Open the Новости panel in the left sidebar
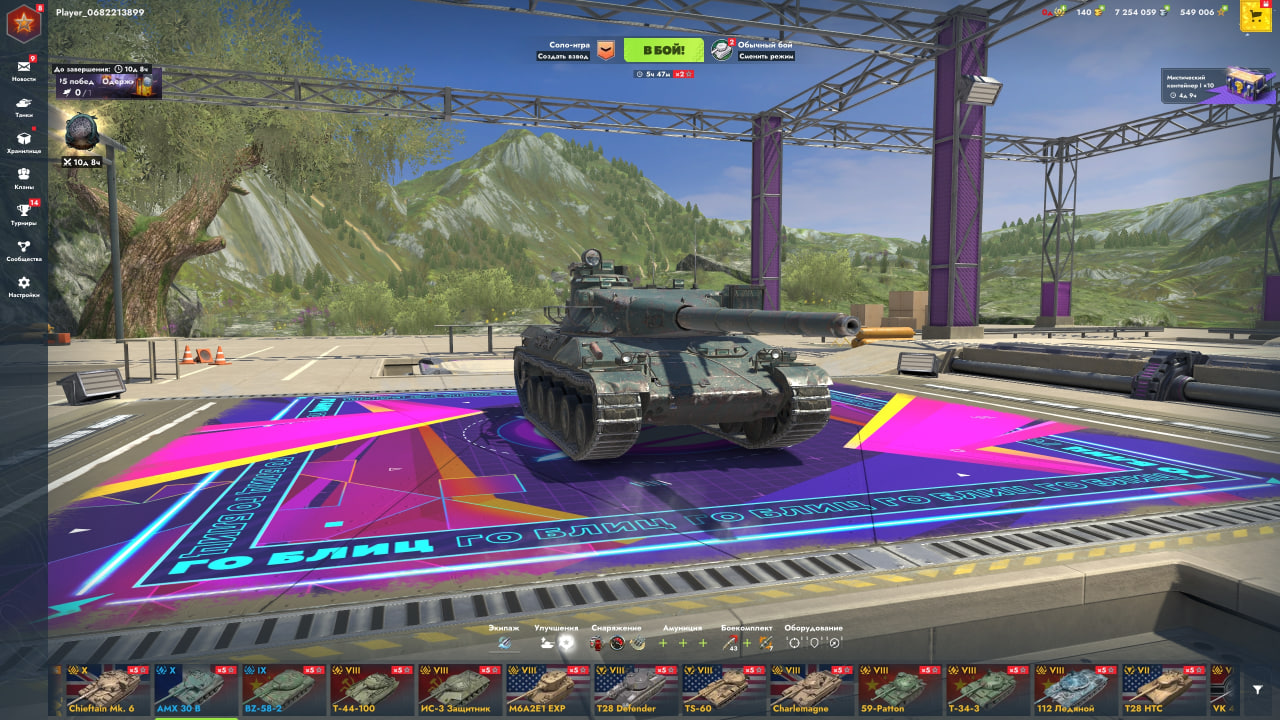The width and height of the screenshot is (1280, 720). click(23, 67)
